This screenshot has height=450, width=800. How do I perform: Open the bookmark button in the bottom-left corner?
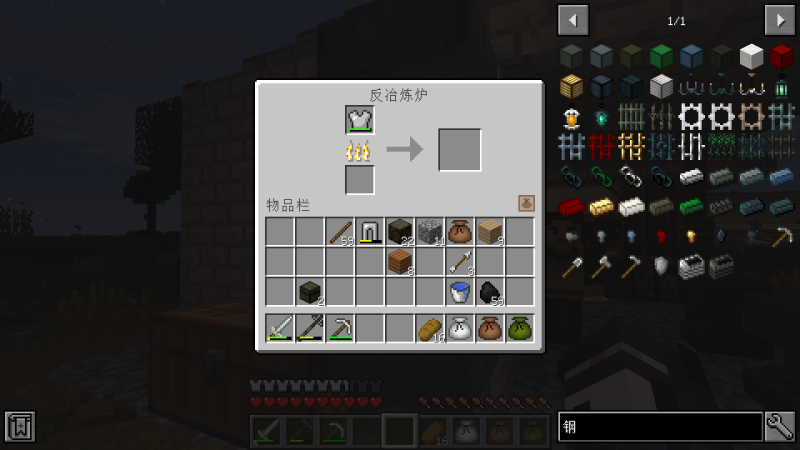point(20,426)
